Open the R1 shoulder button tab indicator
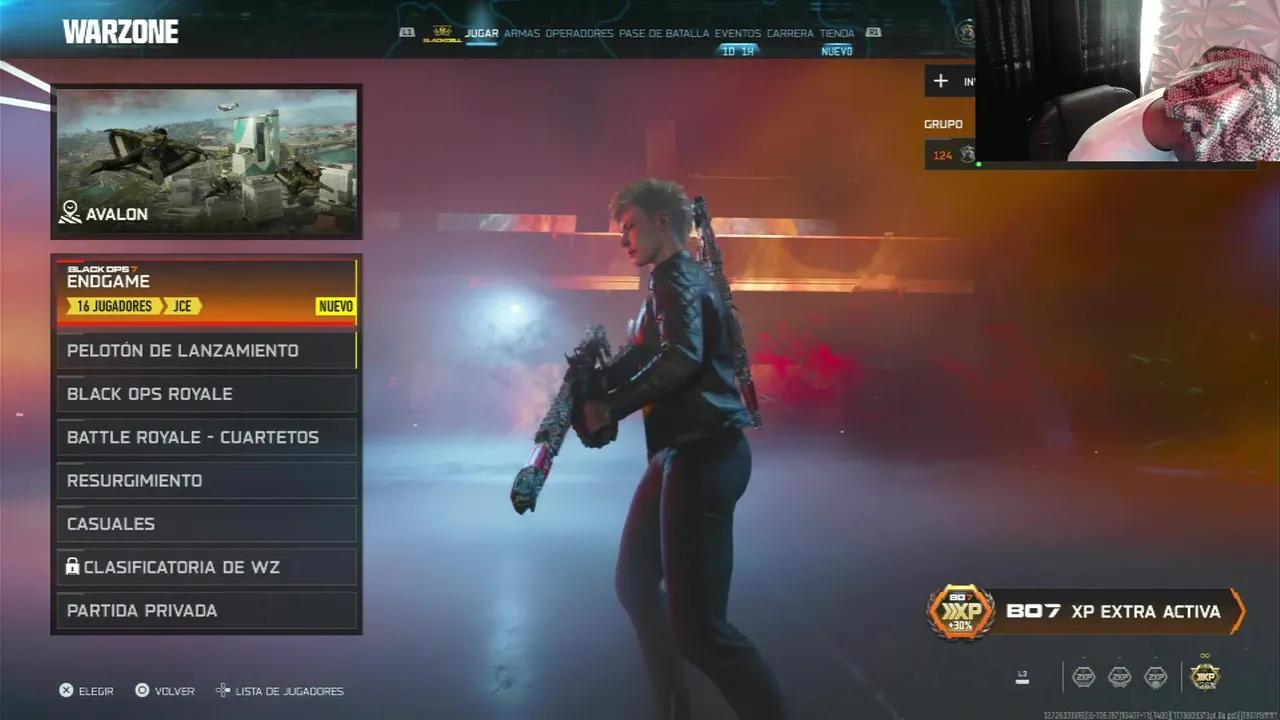 875,31
